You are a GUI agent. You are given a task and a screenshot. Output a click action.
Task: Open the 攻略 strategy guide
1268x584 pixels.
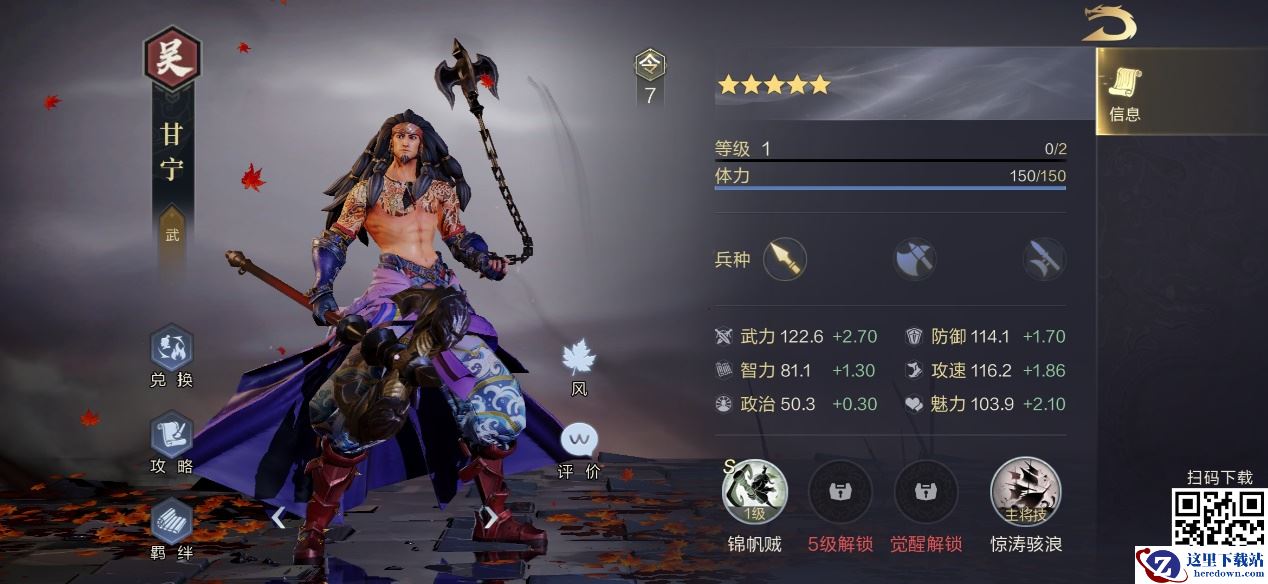171,442
